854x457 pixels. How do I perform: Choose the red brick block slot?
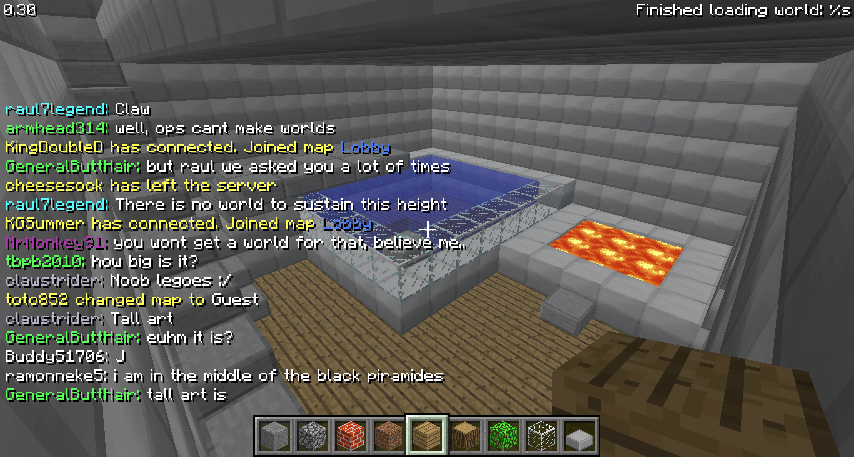(x=349, y=437)
